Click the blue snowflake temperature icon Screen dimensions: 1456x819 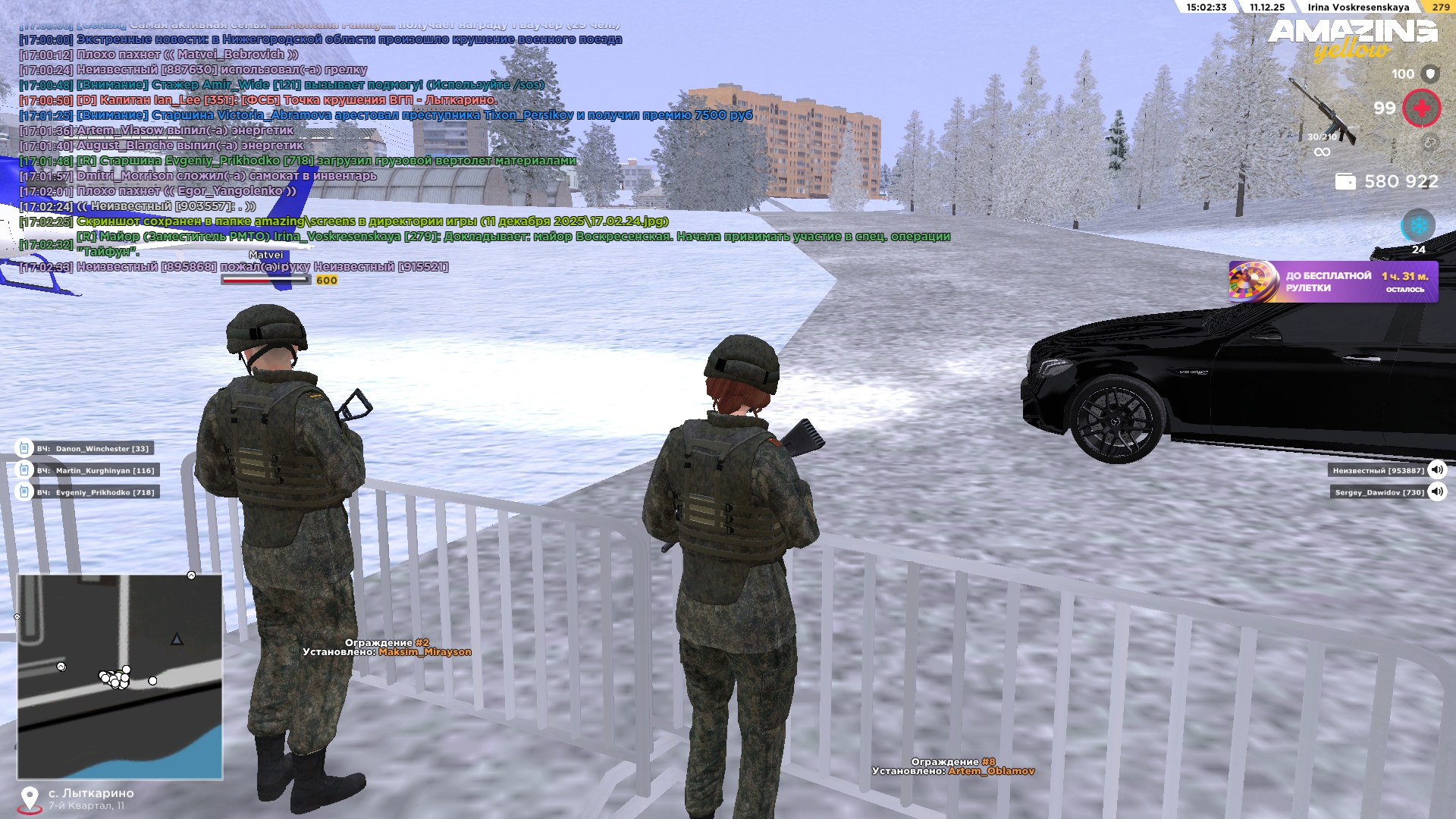click(x=1417, y=226)
